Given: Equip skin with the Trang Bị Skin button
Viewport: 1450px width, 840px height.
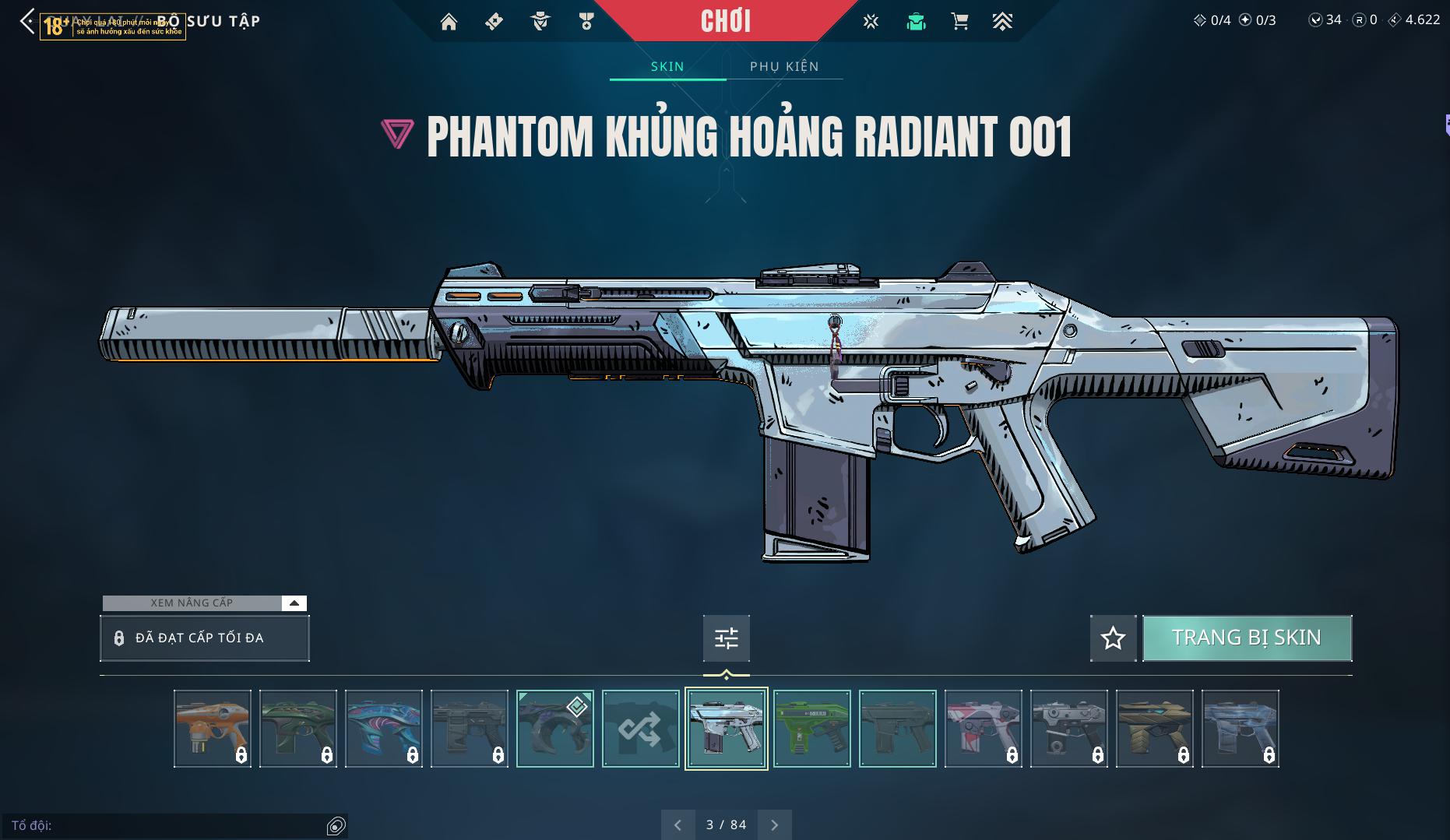Looking at the screenshot, I should coord(1246,638).
